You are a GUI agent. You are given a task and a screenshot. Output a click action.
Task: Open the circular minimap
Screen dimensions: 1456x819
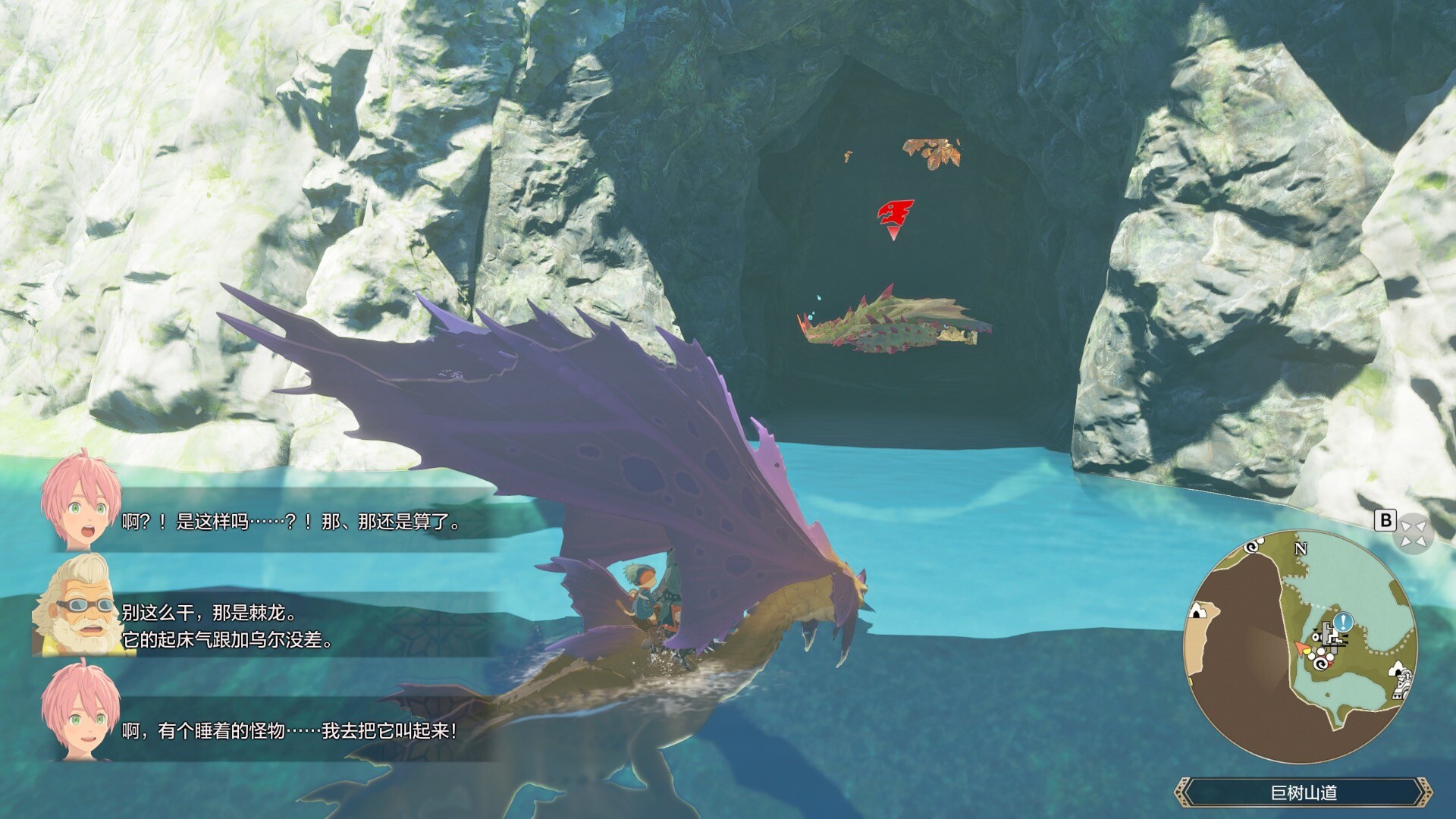coord(1300,647)
